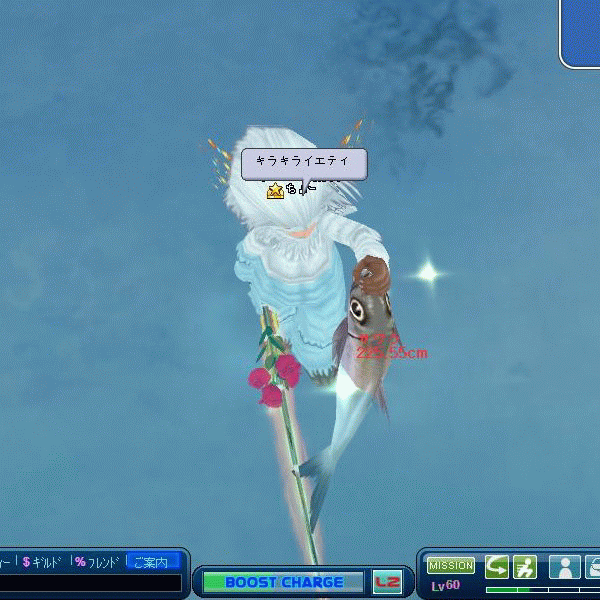Switch to the ギルド guild chat tab

click(43, 562)
